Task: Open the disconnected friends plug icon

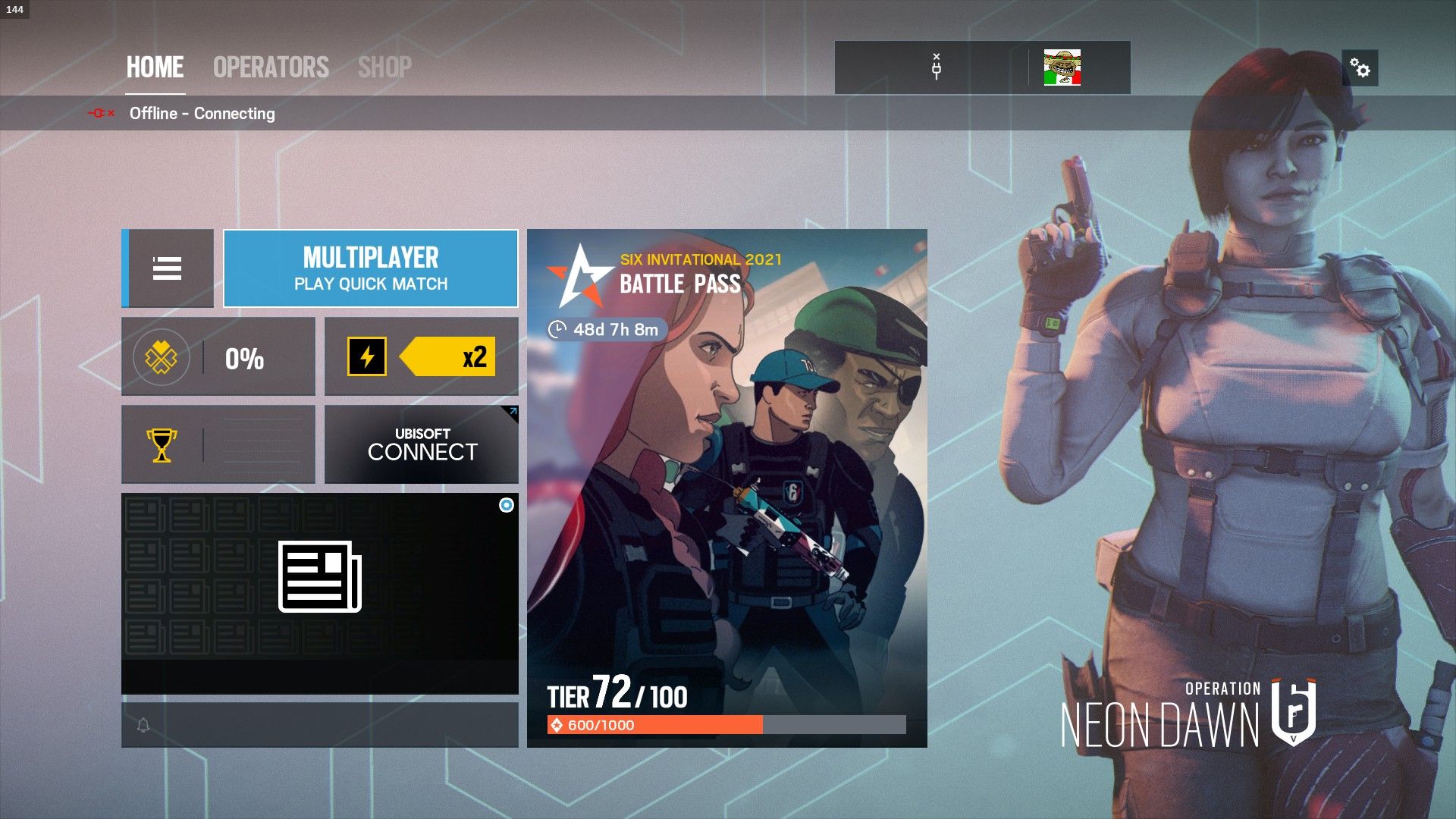Action: tap(937, 68)
